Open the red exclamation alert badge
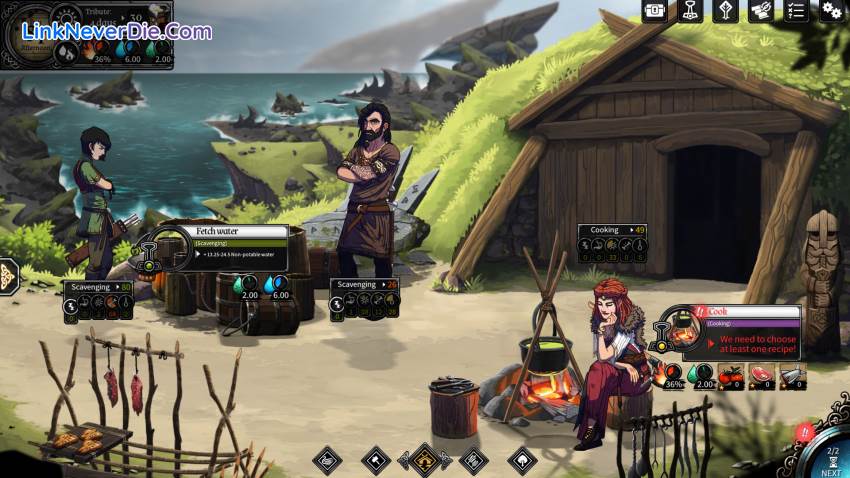 (803, 432)
